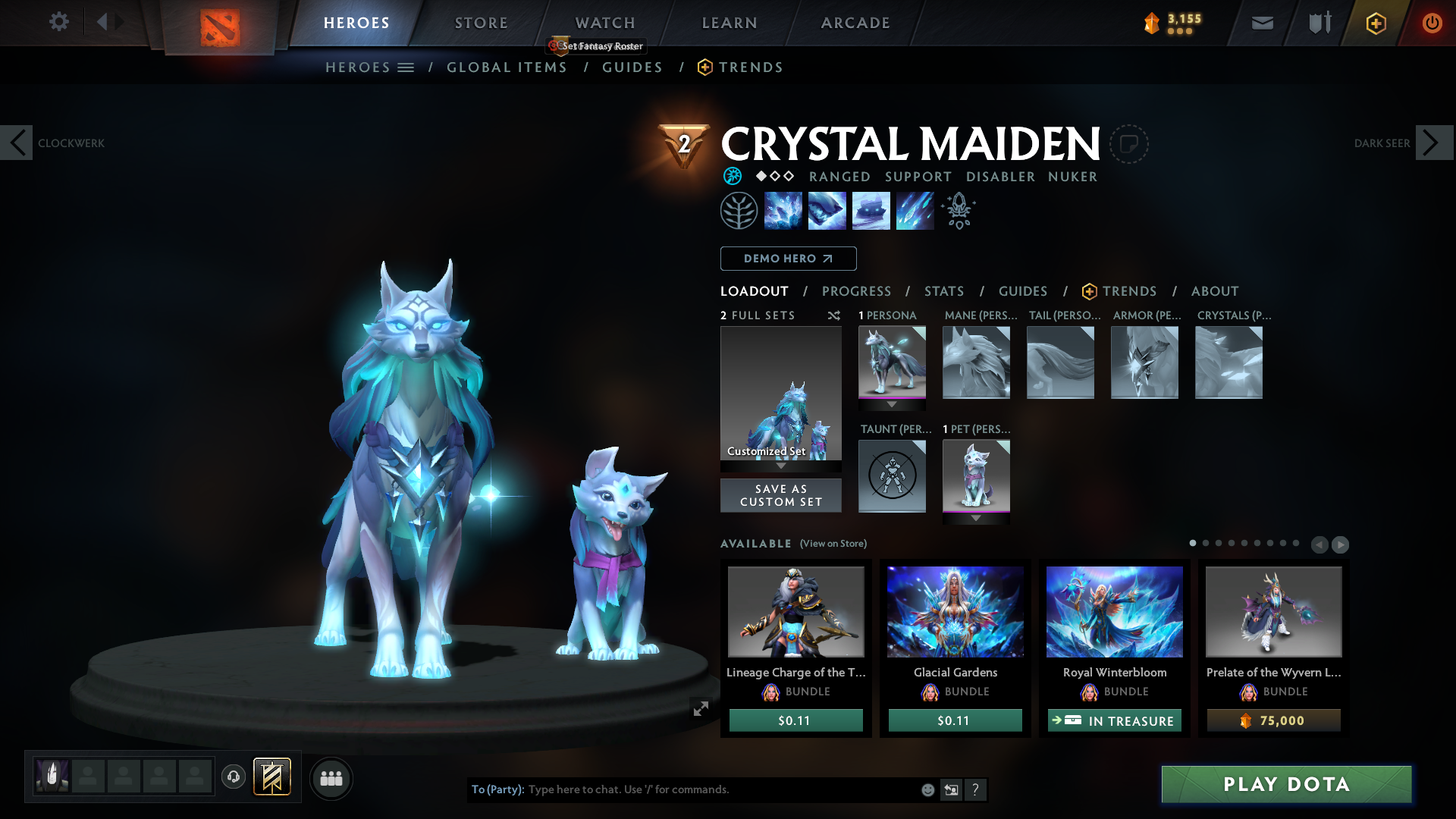The width and height of the screenshot is (1456, 819).
Task: Open the Armory shield-and-sword icon
Action: click(x=1318, y=23)
